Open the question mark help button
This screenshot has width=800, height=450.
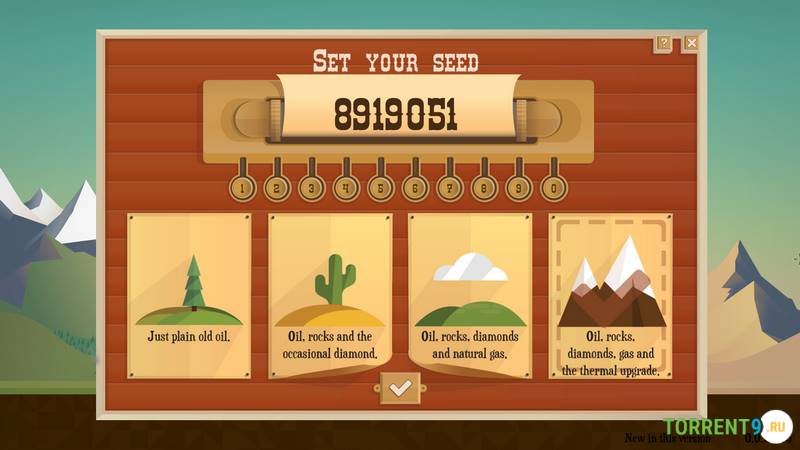pyautogui.click(x=664, y=43)
